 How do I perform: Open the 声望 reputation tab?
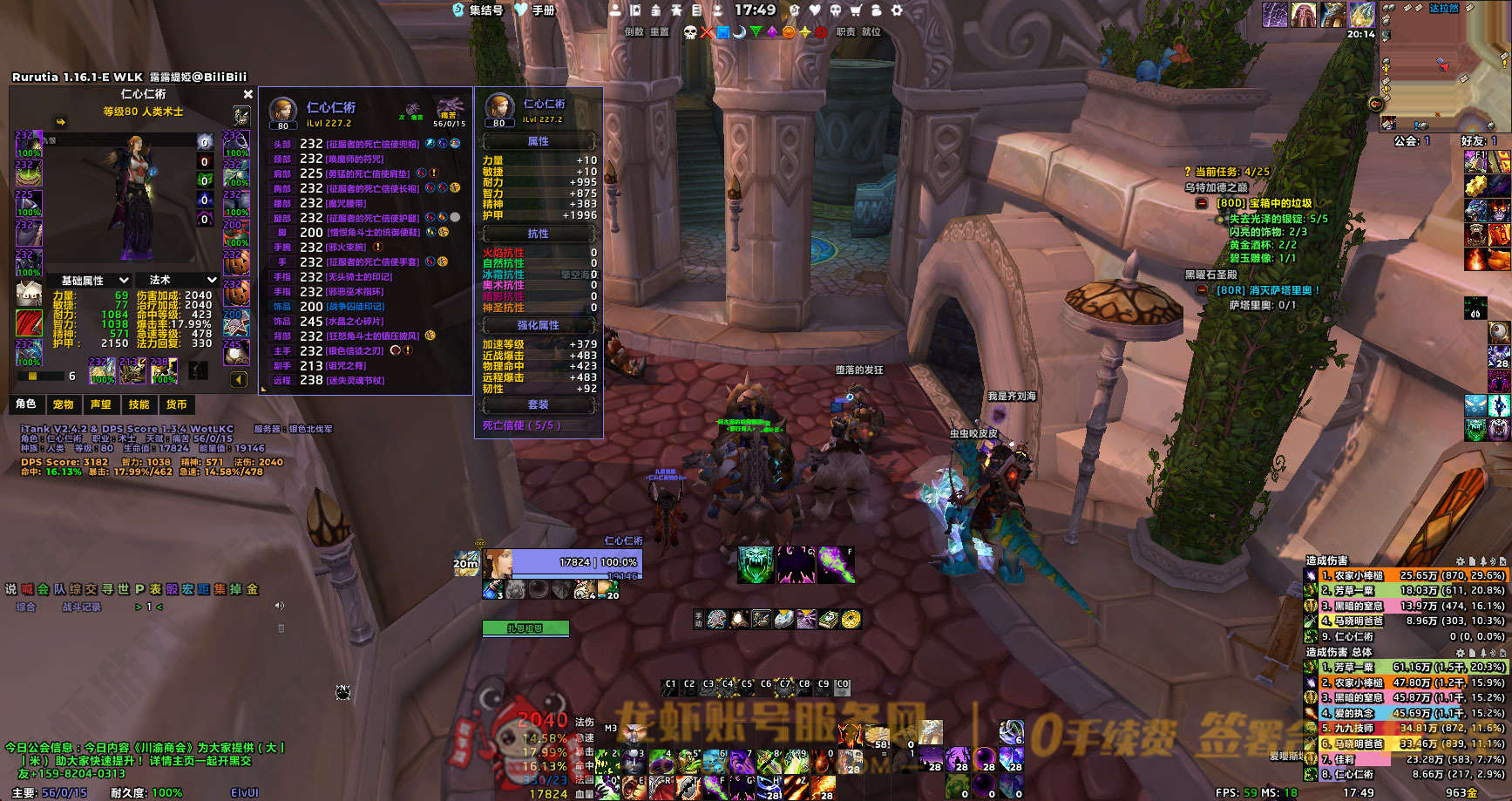(101, 404)
